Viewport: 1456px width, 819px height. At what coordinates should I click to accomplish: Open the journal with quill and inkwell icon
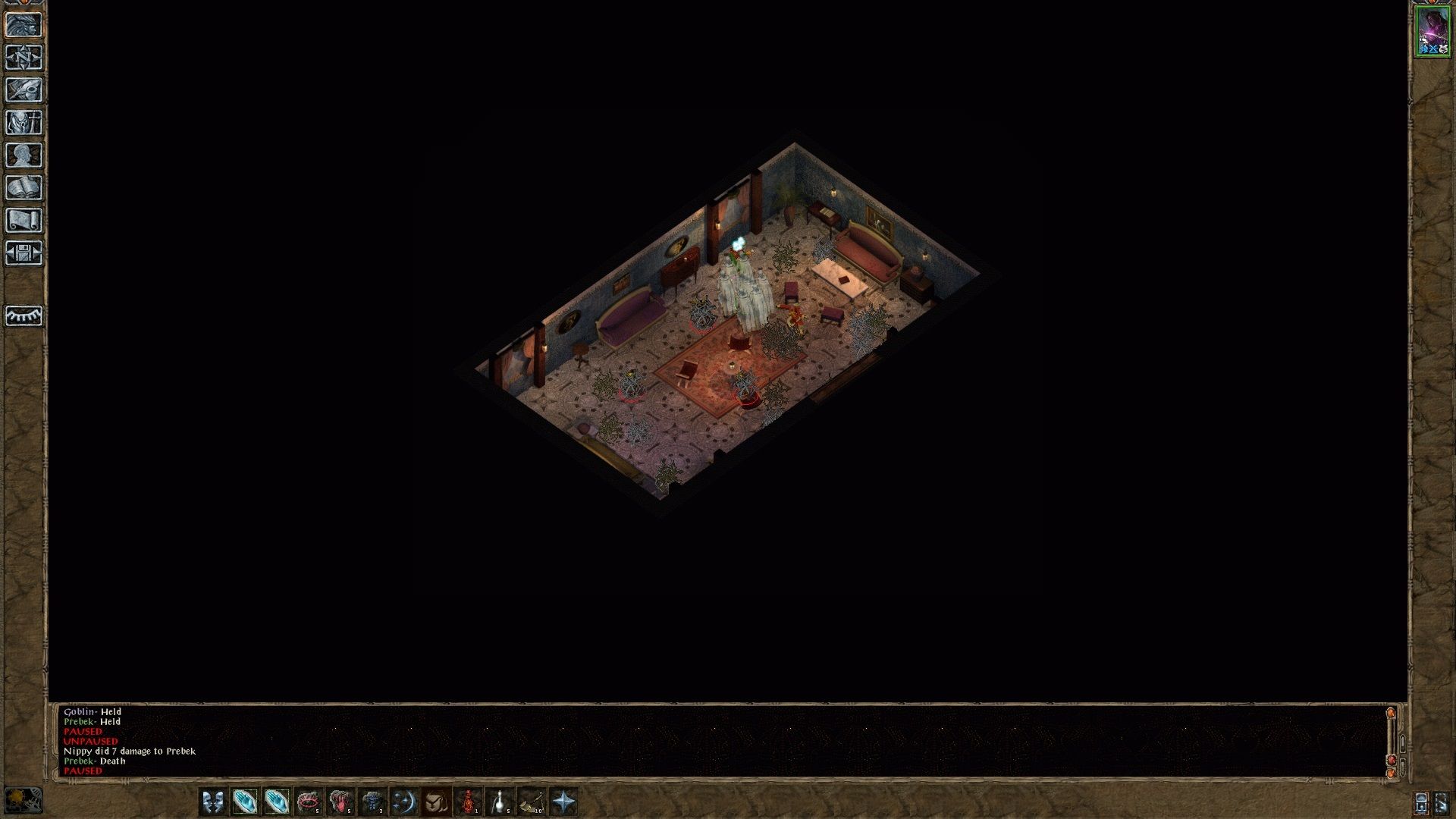tap(25, 89)
